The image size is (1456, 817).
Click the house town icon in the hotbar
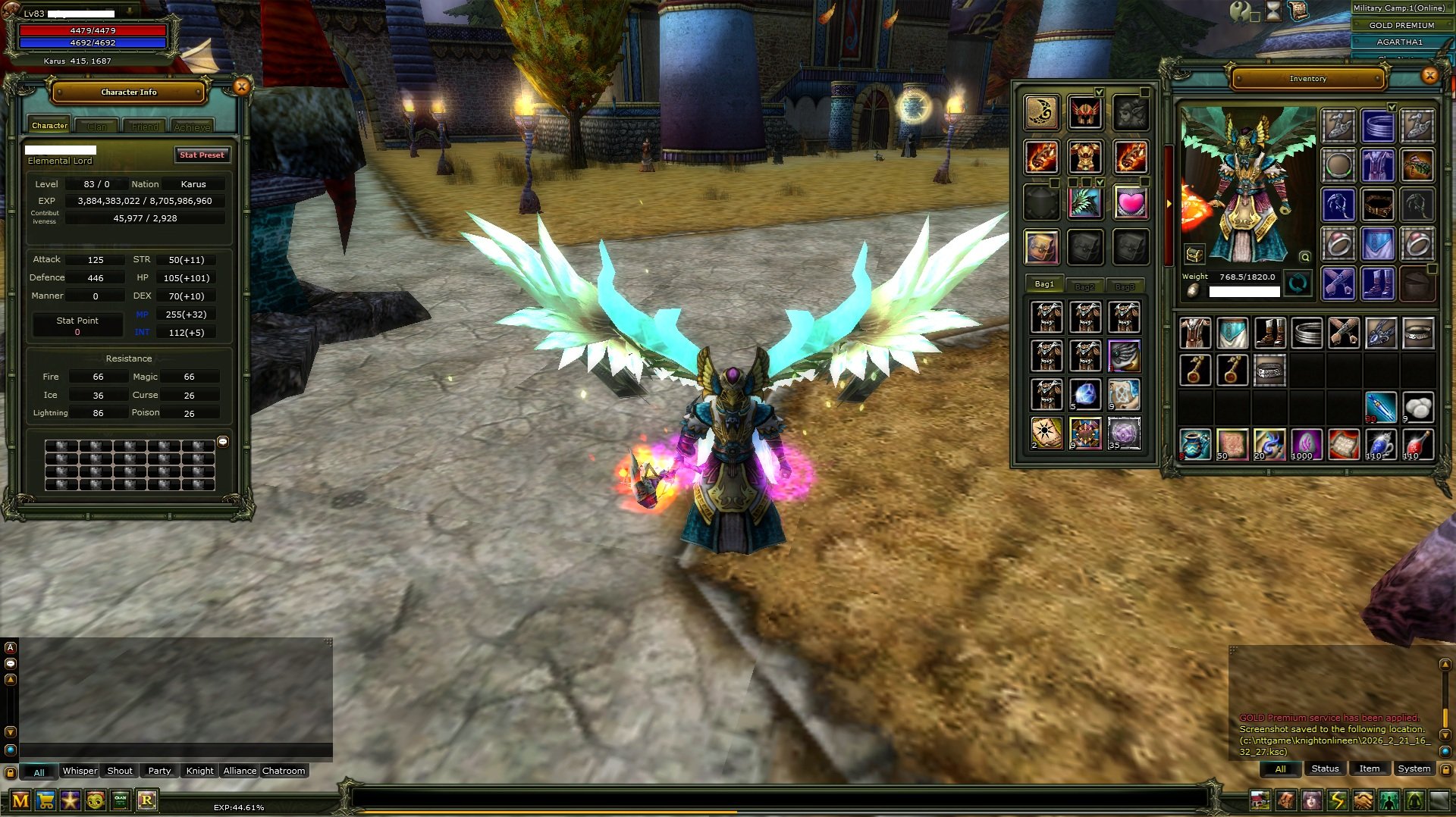tap(1260, 800)
